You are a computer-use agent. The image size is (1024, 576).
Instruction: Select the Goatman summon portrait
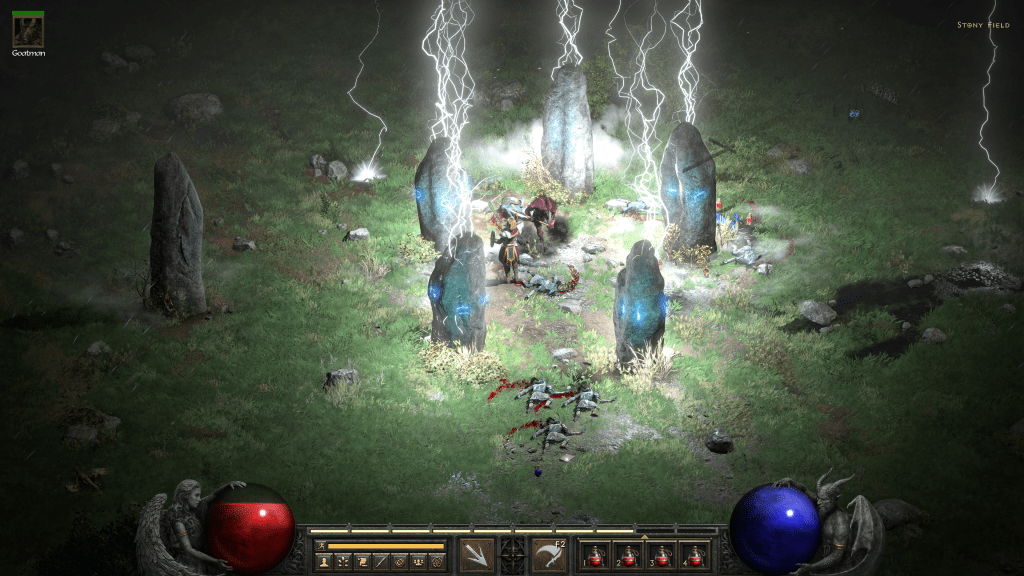click(27, 29)
